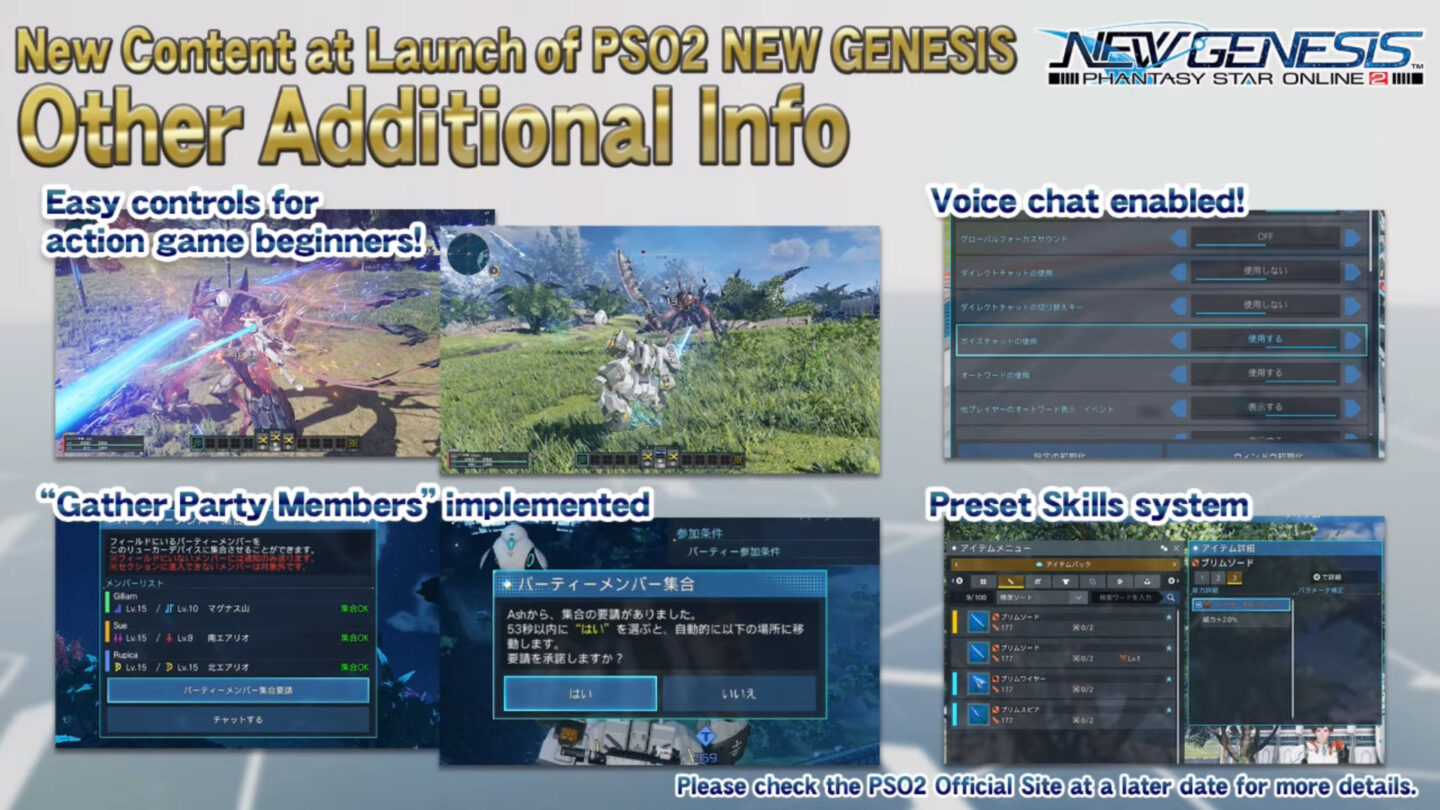Select the sword category filter in the item pack
Screen dimensions: 1440x810
1012,582
